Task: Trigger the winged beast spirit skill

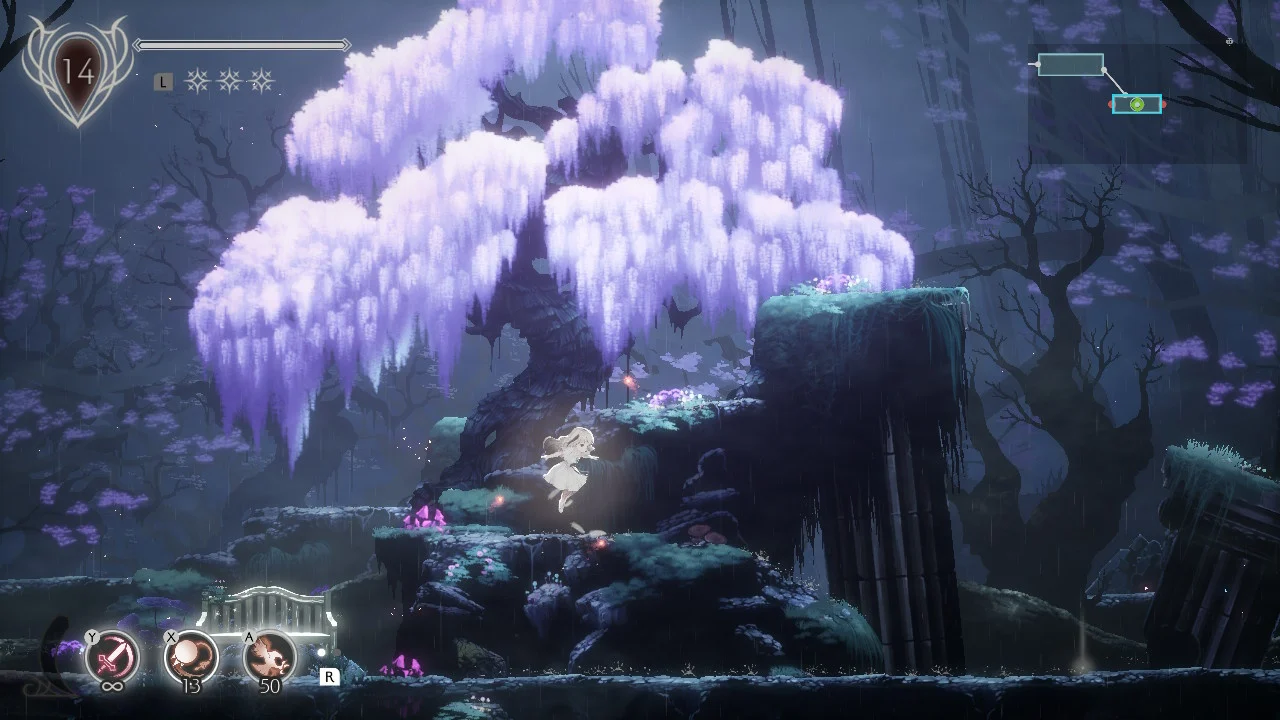Action: coord(270,657)
